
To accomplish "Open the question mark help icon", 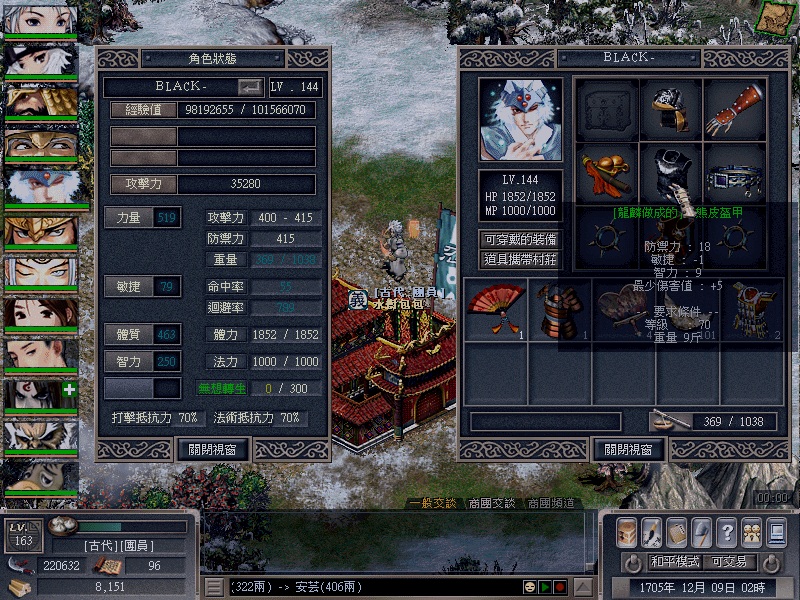I will coord(727,532).
